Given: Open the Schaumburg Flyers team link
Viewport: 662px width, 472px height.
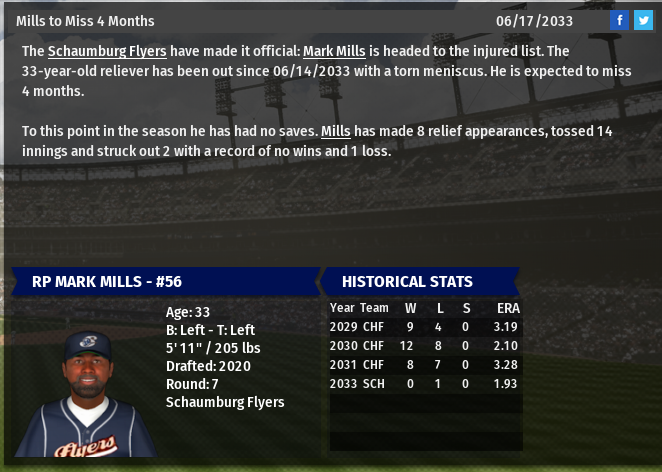Looking at the screenshot, I should click(x=107, y=51).
